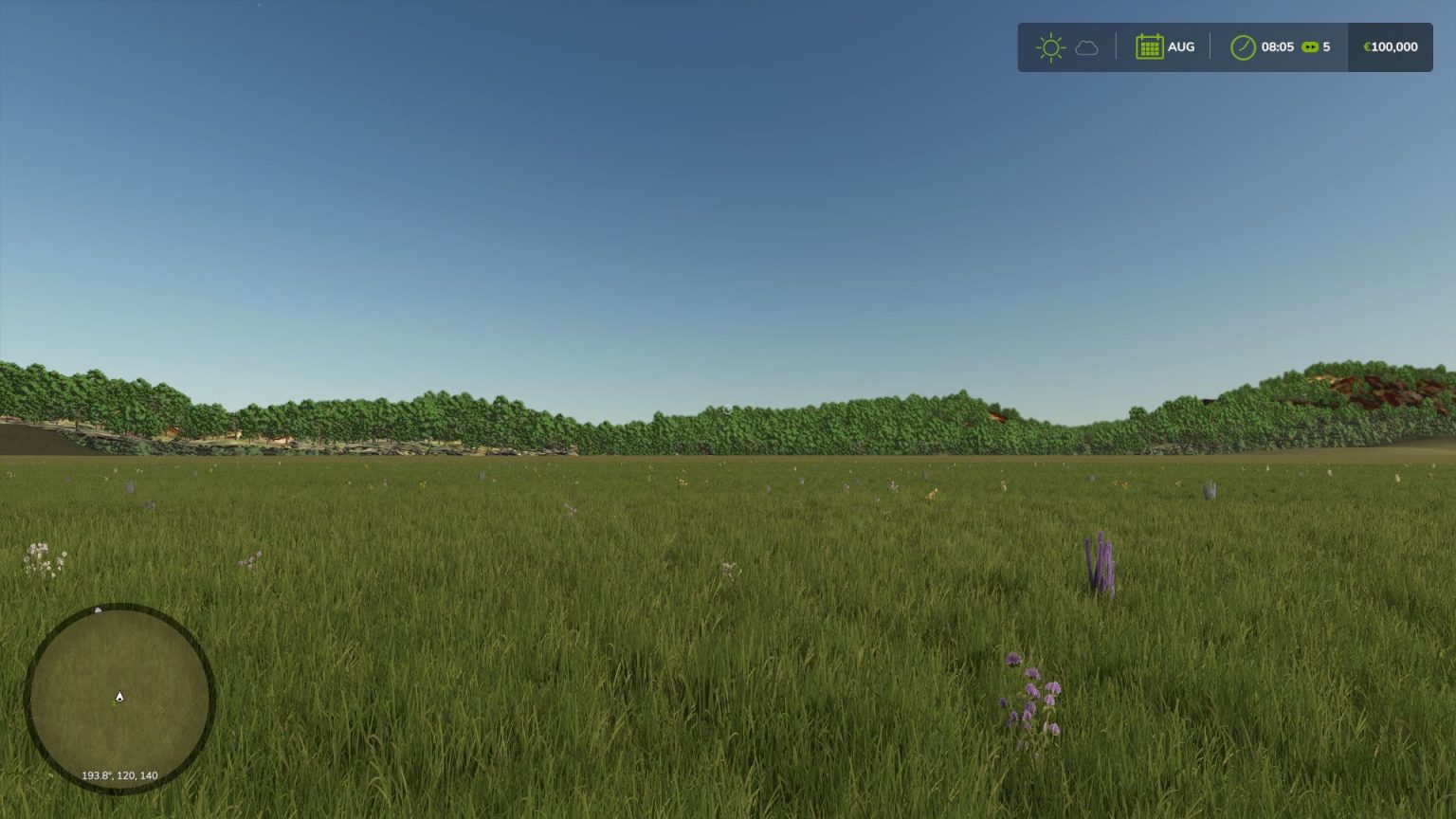This screenshot has height=819, width=1456.
Task: Click the white marker at the minimap's top edge
Action: click(100, 610)
